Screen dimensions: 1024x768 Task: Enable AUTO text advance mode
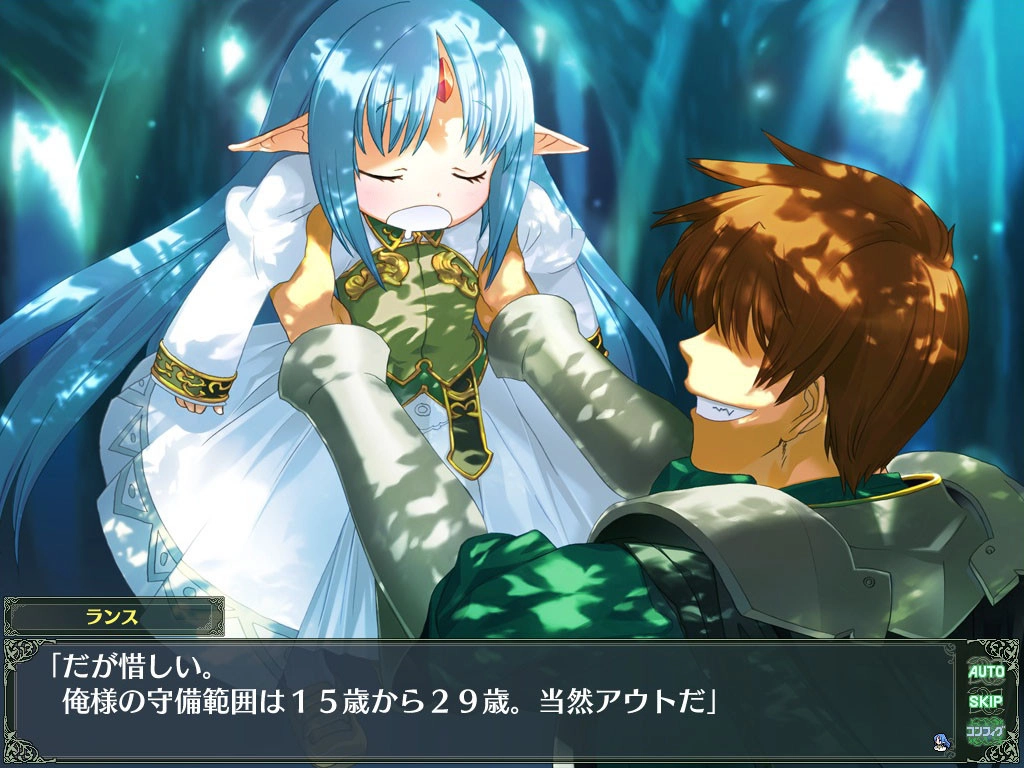pyautogui.click(x=985, y=671)
